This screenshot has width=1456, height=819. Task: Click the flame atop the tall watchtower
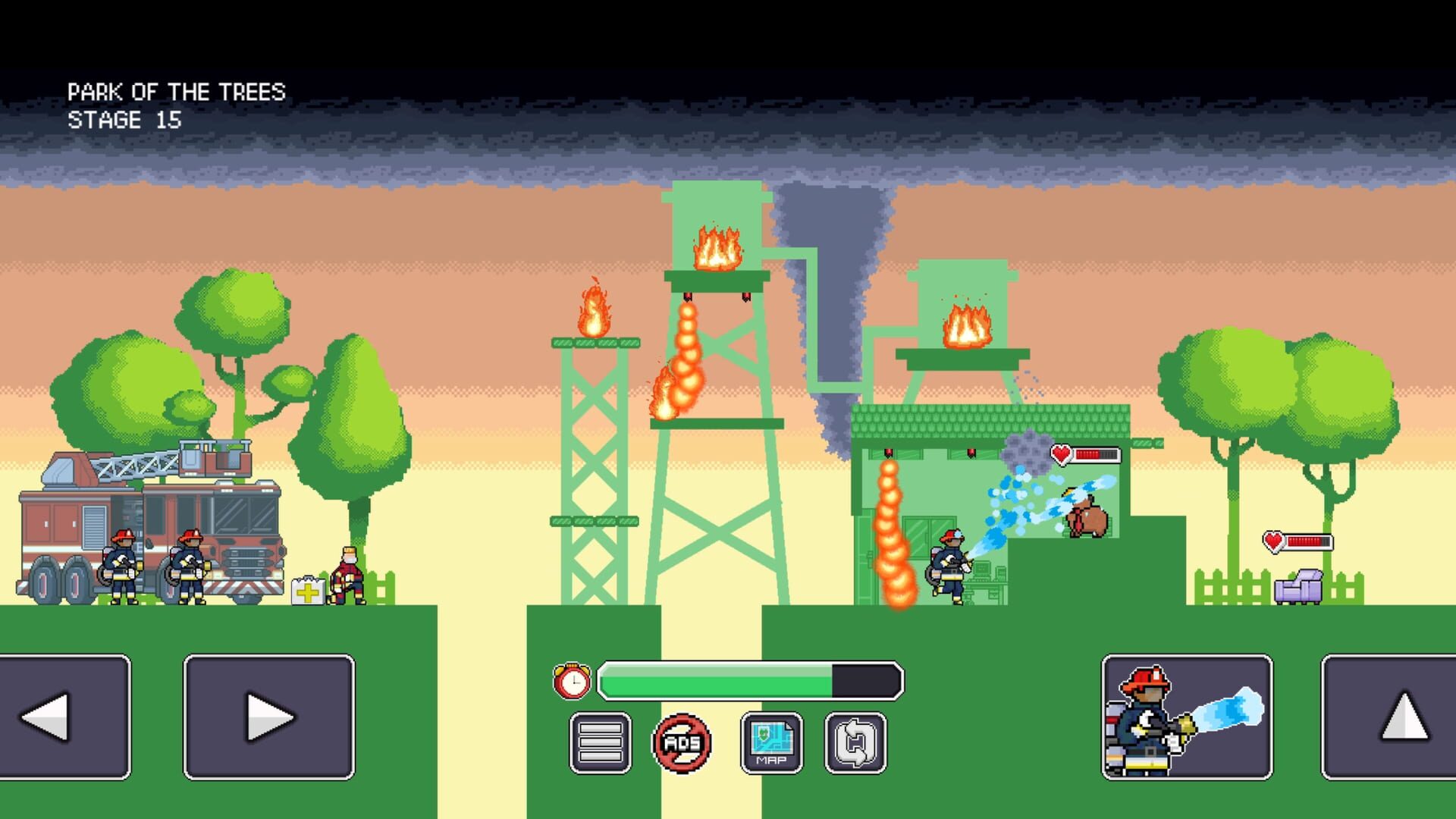716,246
